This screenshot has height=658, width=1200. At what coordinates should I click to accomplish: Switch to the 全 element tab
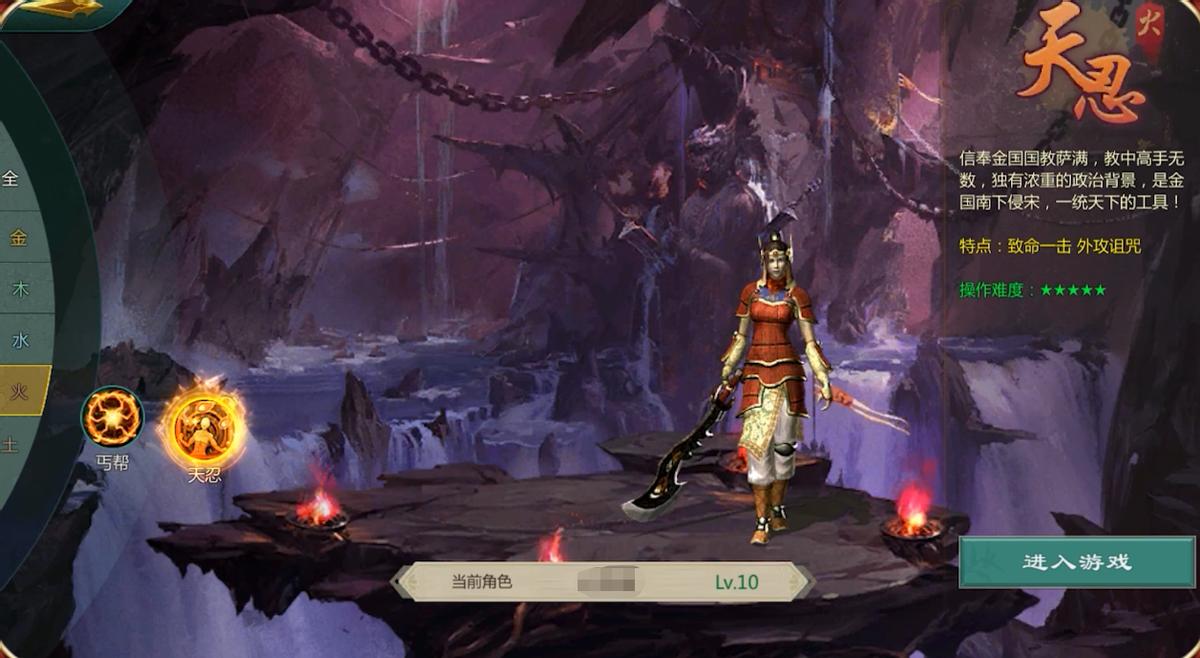(11, 180)
